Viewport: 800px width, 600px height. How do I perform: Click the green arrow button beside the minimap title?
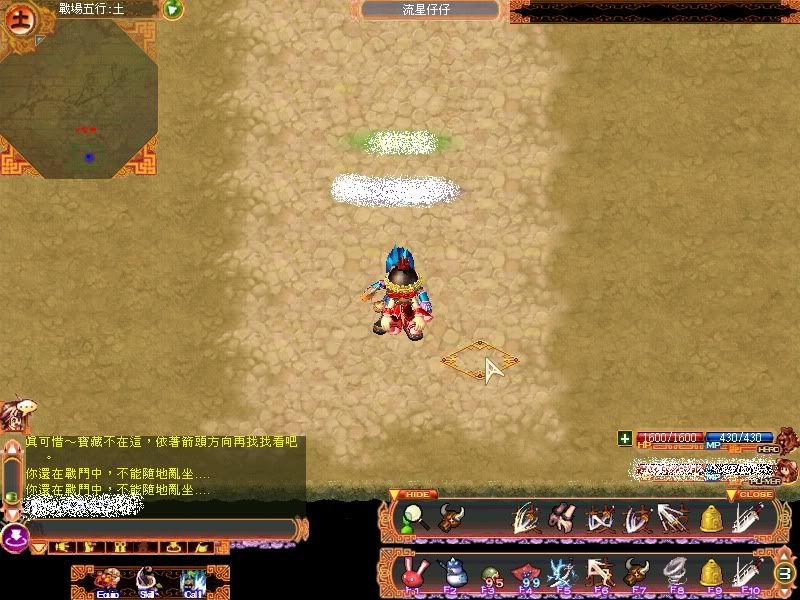tap(172, 9)
